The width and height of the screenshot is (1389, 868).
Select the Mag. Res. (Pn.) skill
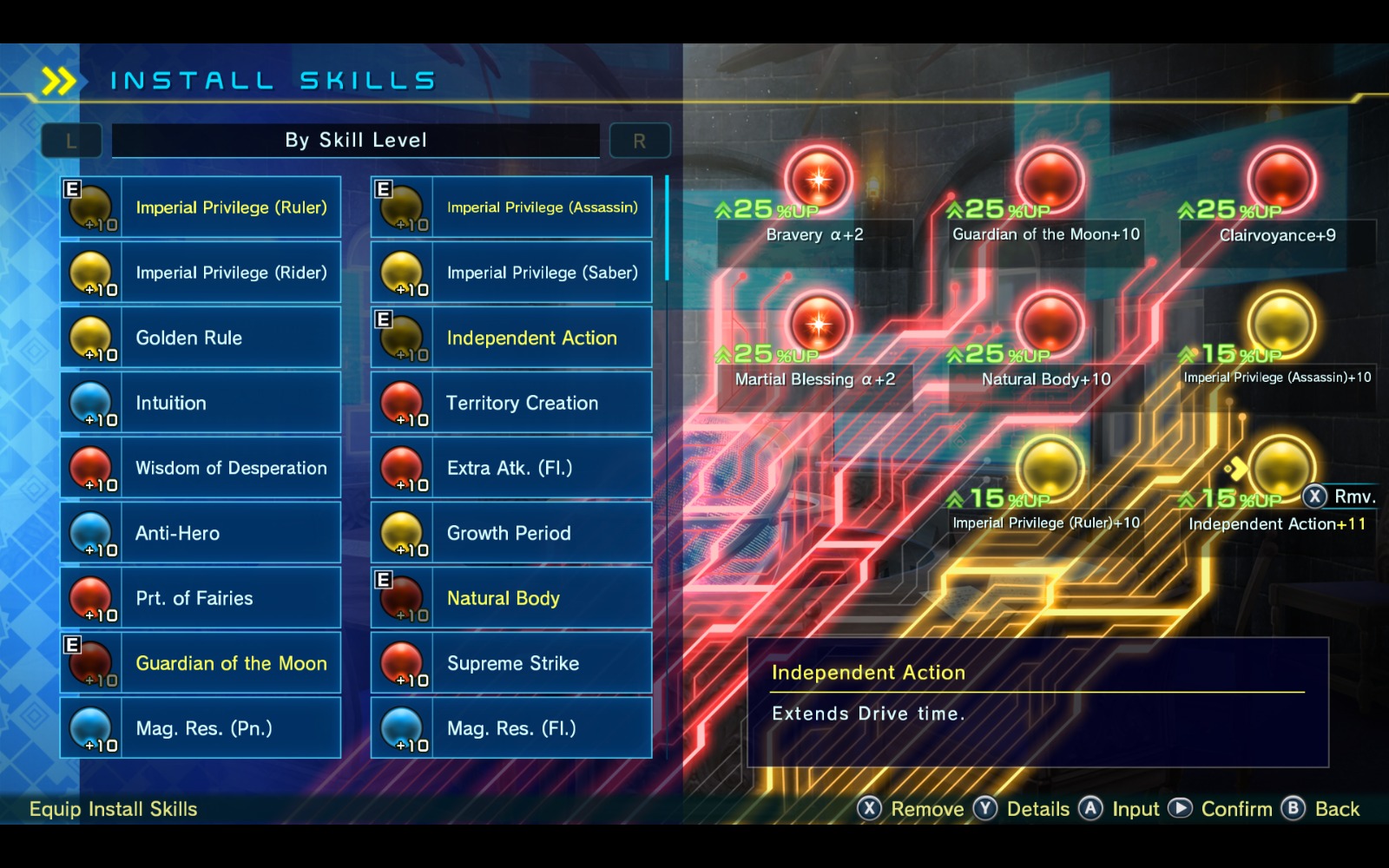click(x=201, y=728)
